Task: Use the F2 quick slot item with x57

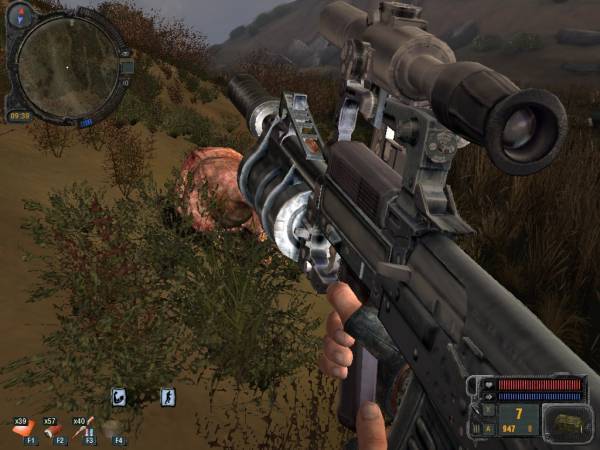Action: 53,429
